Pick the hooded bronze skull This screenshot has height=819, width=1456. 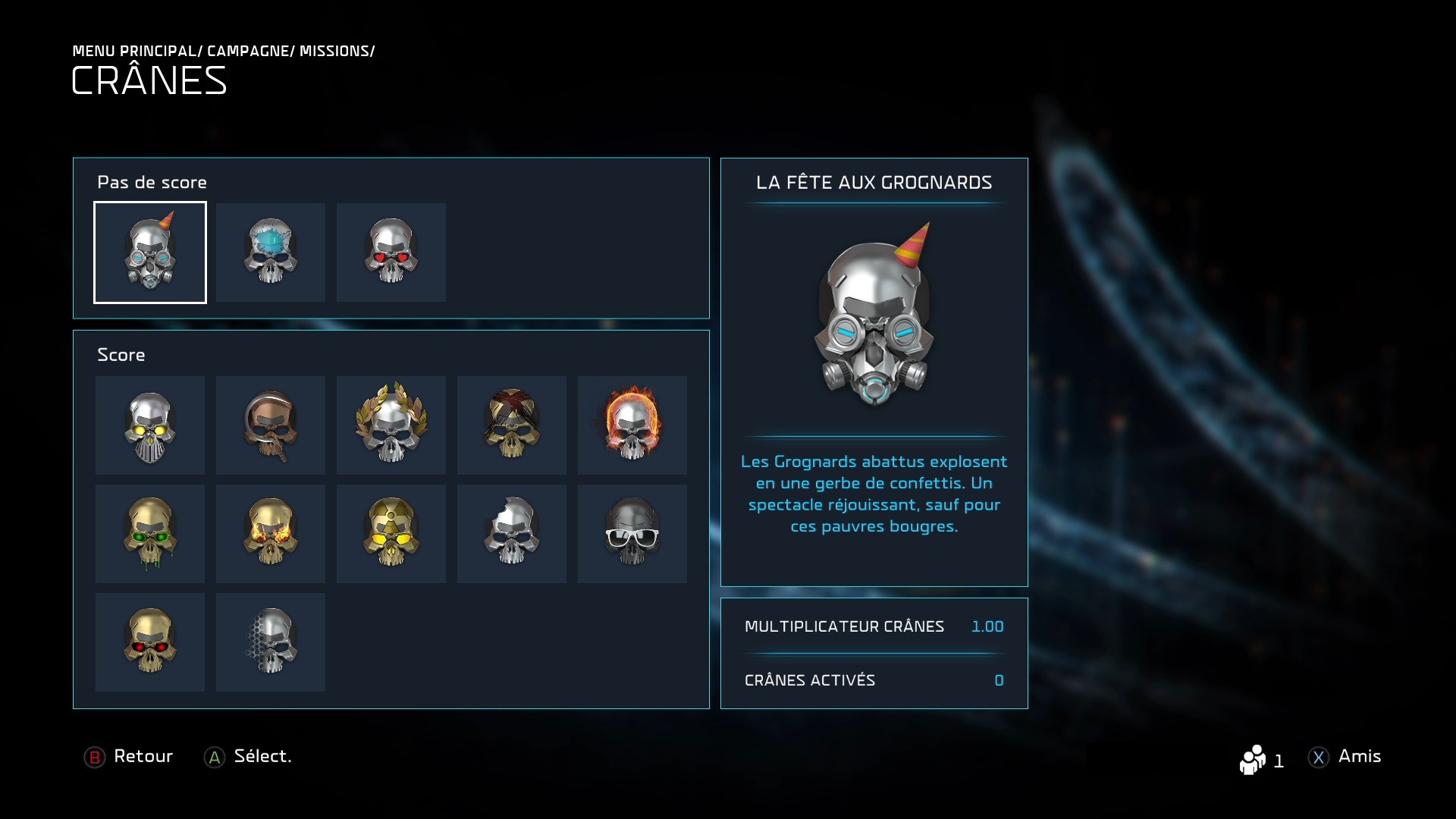point(271,425)
